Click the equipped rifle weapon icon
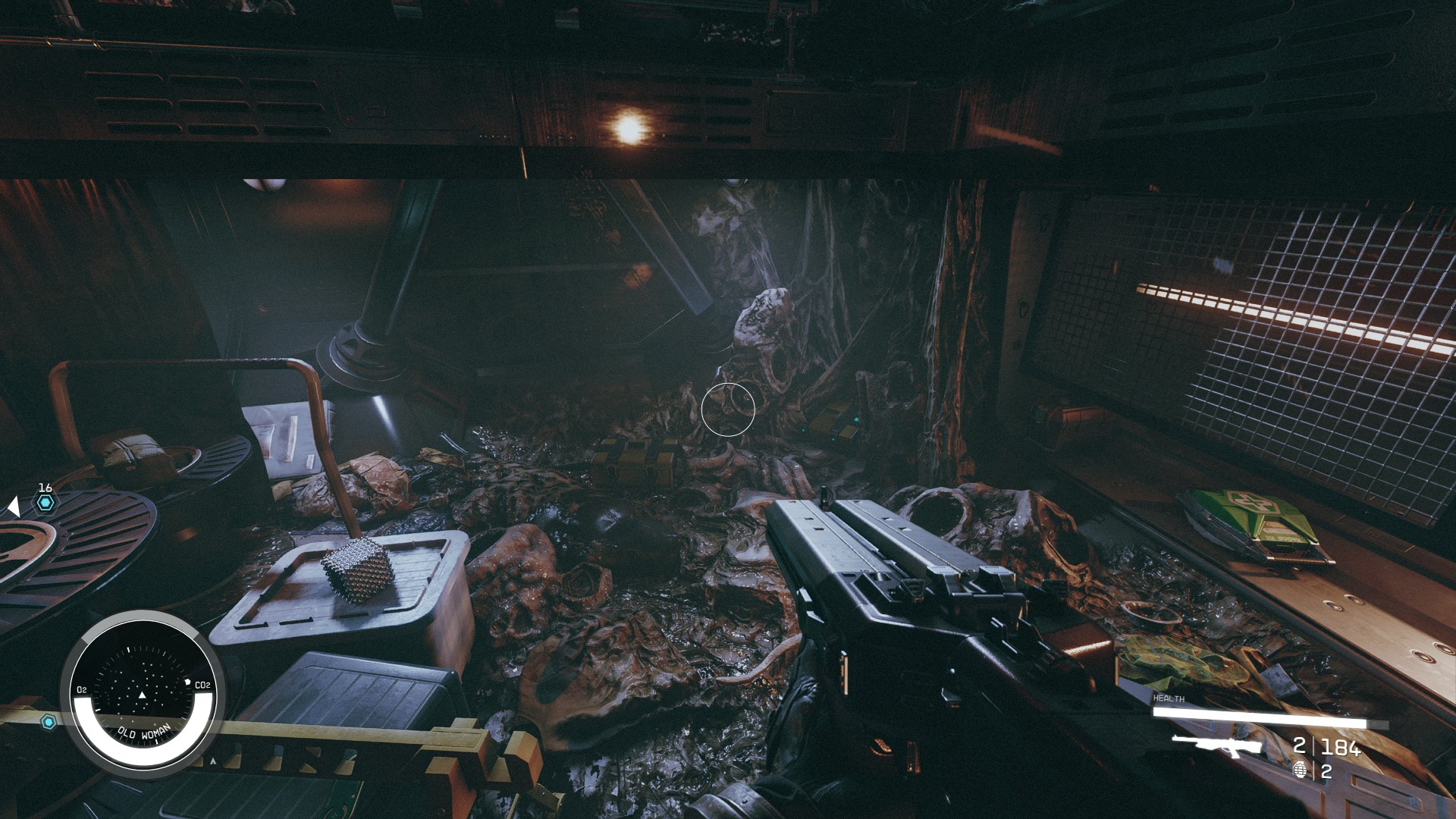The image size is (1456, 819). click(x=1216, y=745)
